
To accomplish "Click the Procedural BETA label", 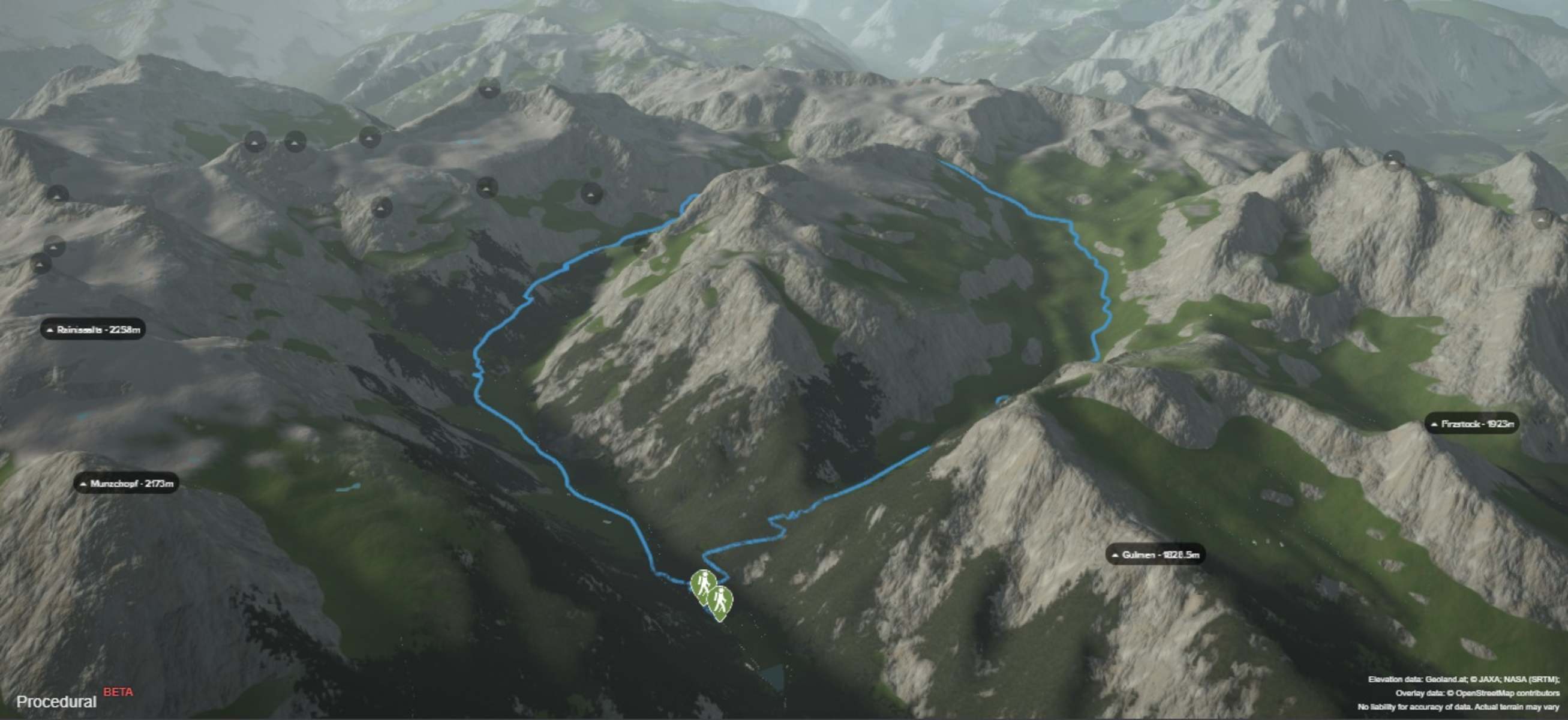I will [x=56, y=702].
